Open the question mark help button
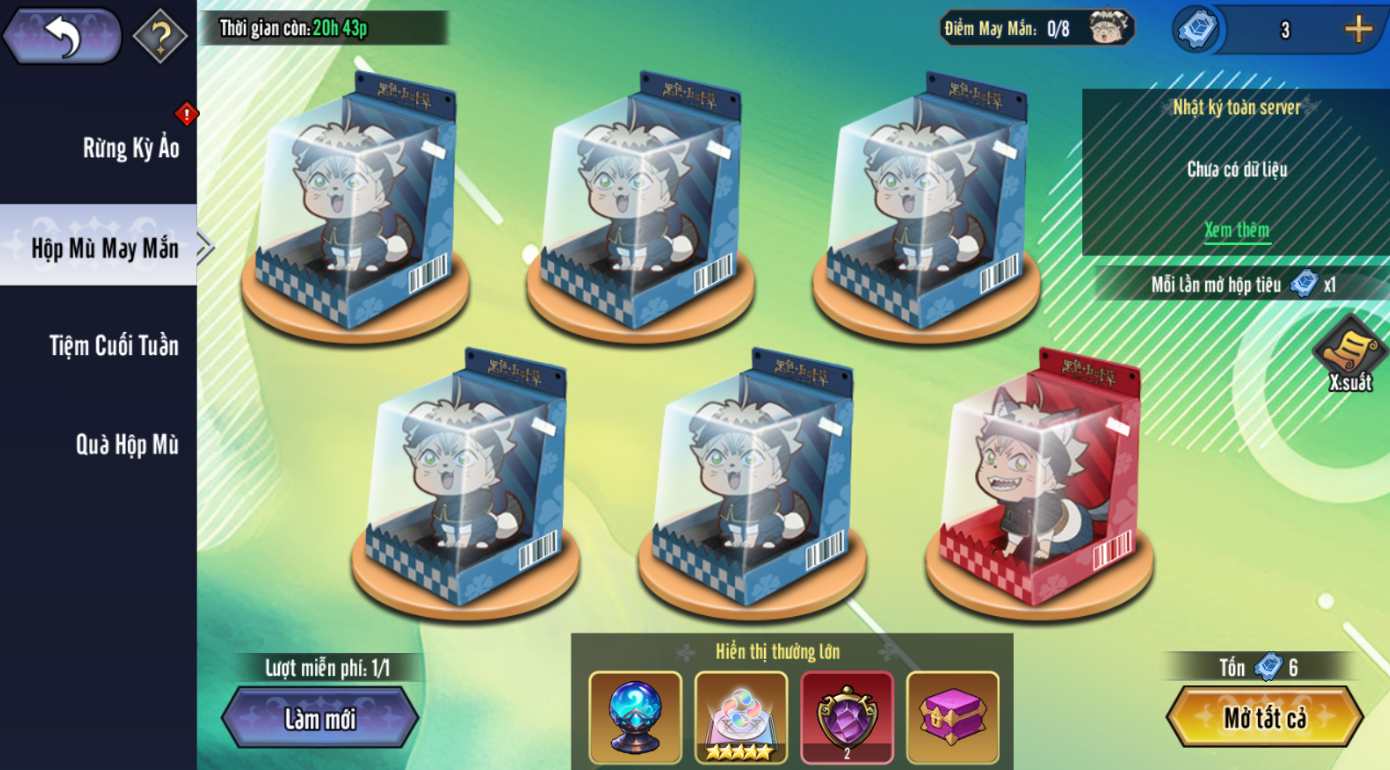The image size is (1390, 770). point(160,36)
